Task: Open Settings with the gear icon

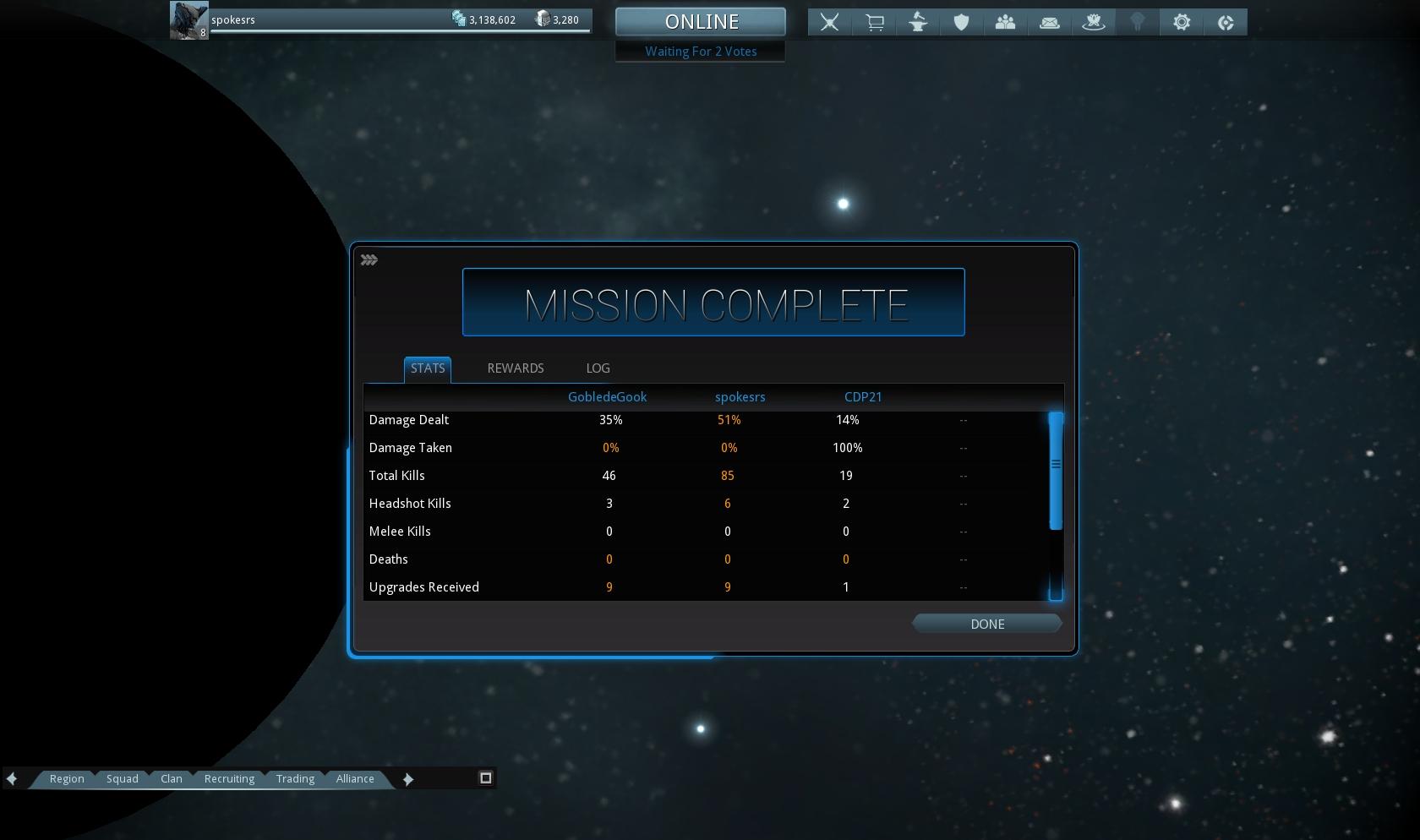Action: pyautogui.click(x=1182, y=23)
